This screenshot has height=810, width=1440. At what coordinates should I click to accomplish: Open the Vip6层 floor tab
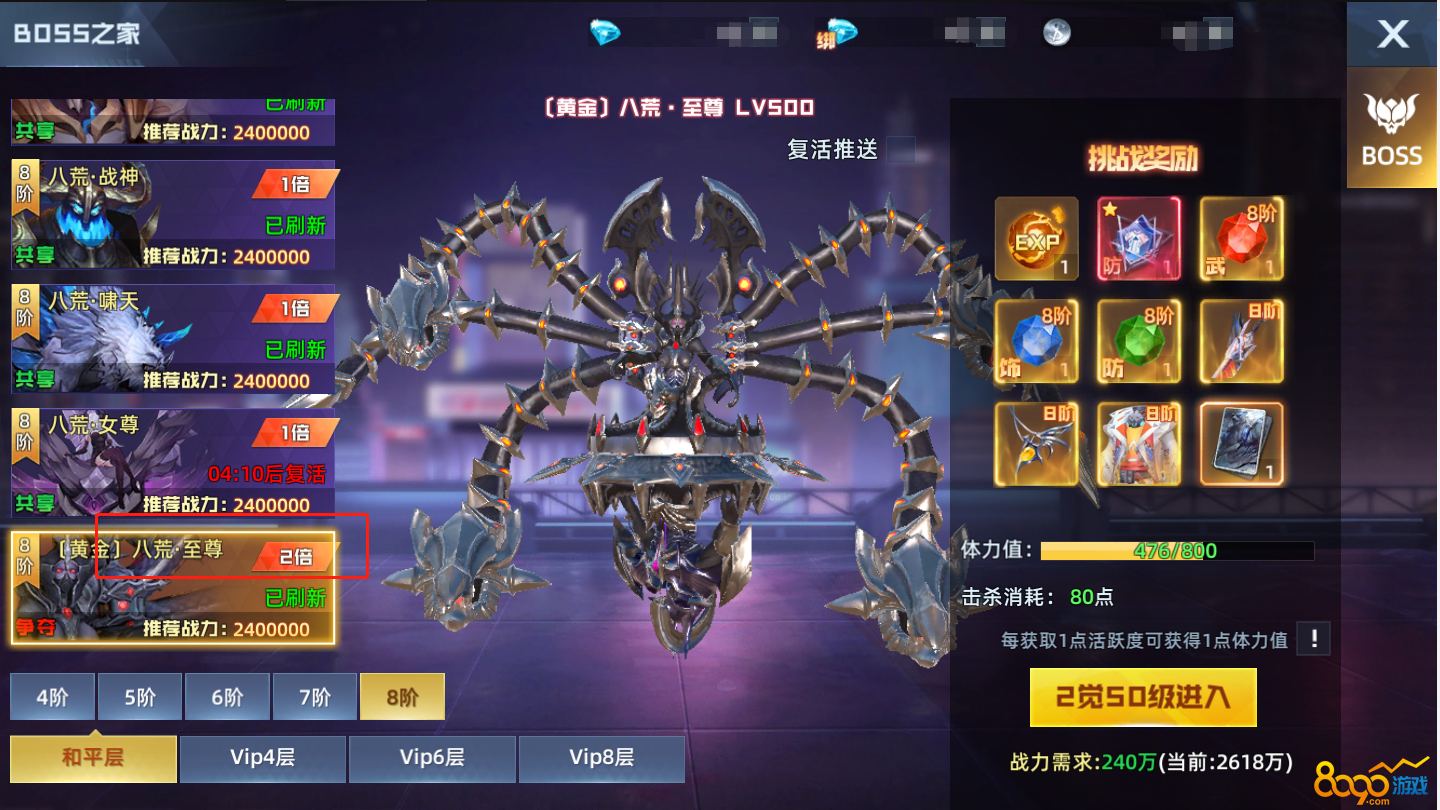432,758
